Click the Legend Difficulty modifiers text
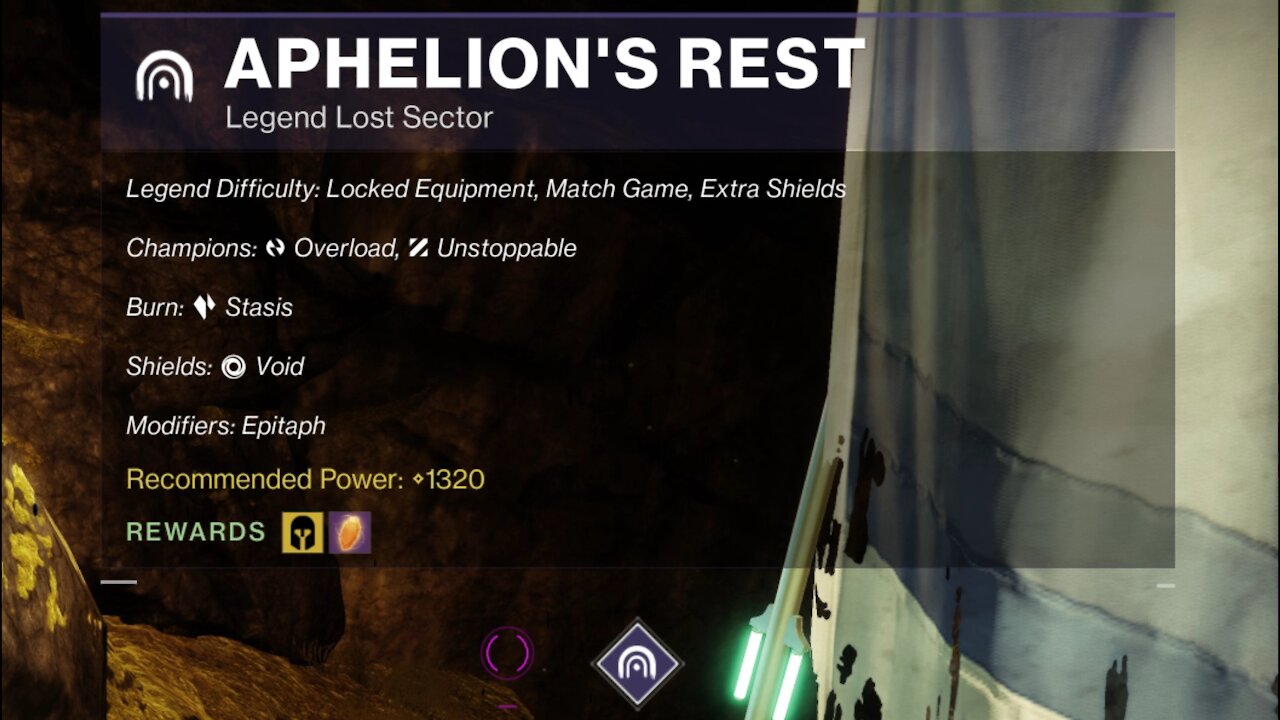 (x=485, y=188)
